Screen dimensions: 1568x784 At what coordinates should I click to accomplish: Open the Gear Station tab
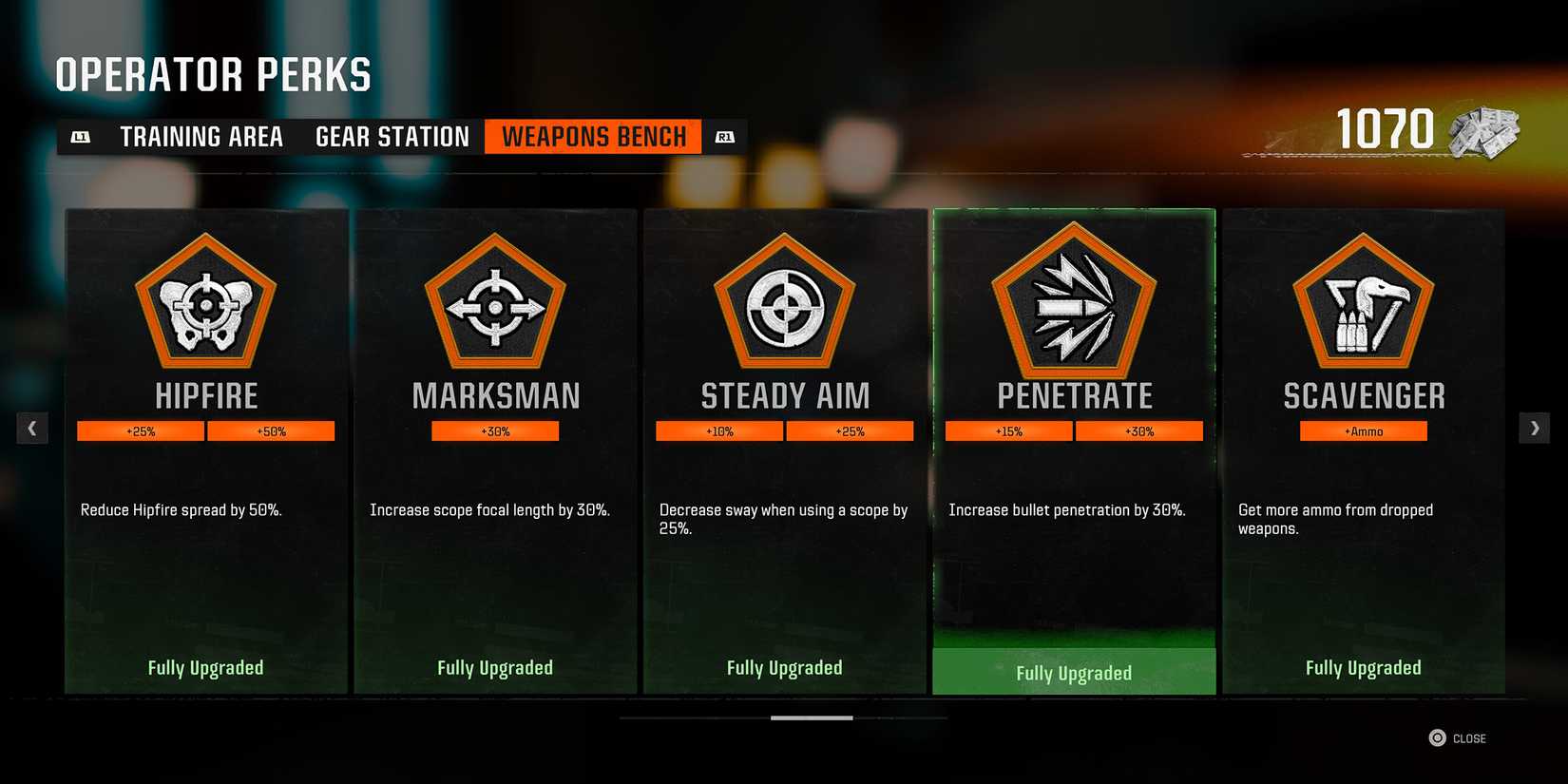pyautogui.click(x=391, y=136)
